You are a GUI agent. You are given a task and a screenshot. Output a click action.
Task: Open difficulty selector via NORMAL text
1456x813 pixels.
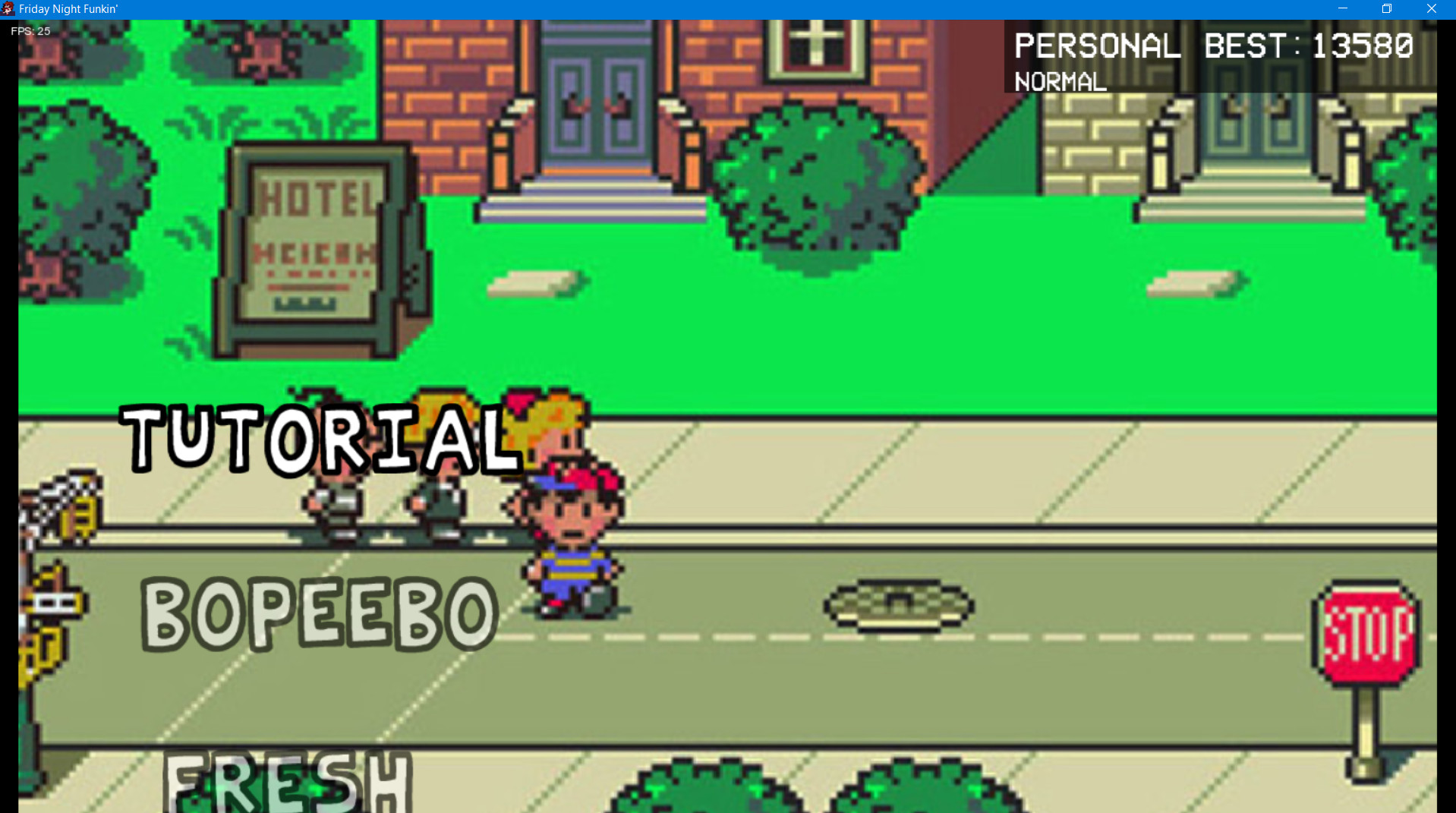pyautogui.click(x=1058, y=82)
